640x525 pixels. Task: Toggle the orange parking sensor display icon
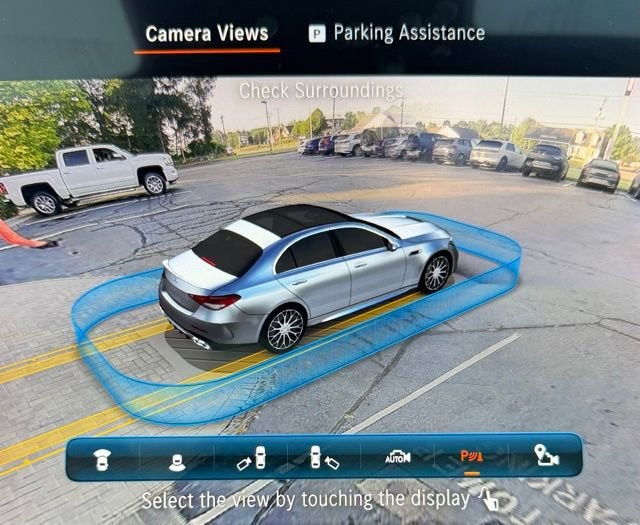click(x=471, y=457)
